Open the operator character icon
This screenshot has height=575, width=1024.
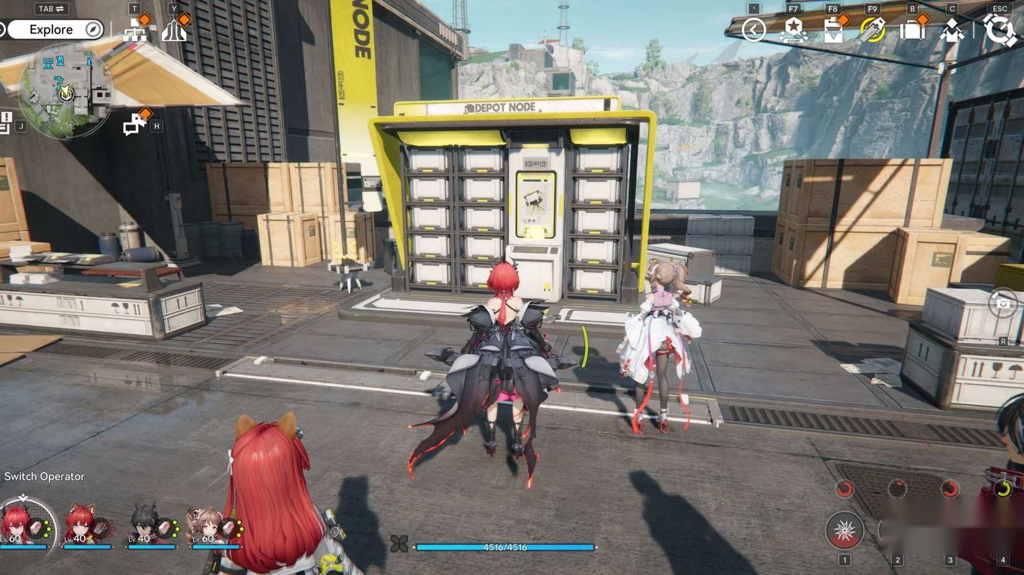click(952, 31)
